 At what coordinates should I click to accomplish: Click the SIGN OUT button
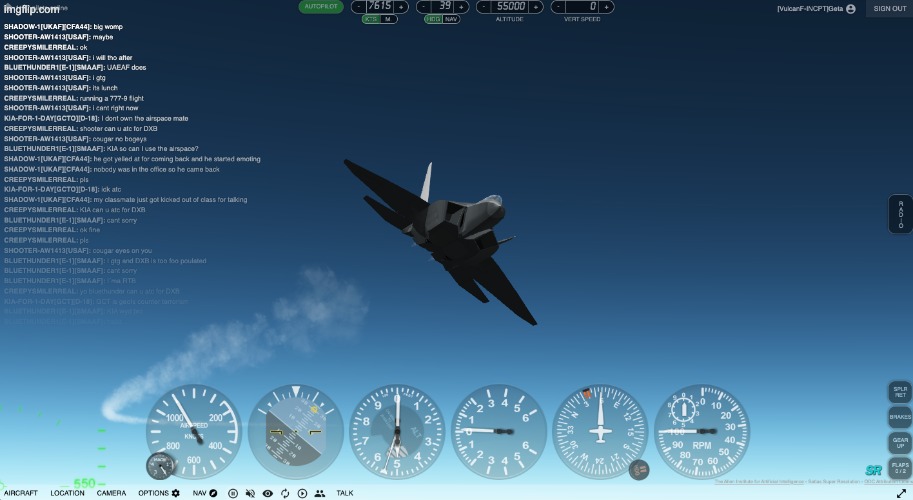(889, 8)
